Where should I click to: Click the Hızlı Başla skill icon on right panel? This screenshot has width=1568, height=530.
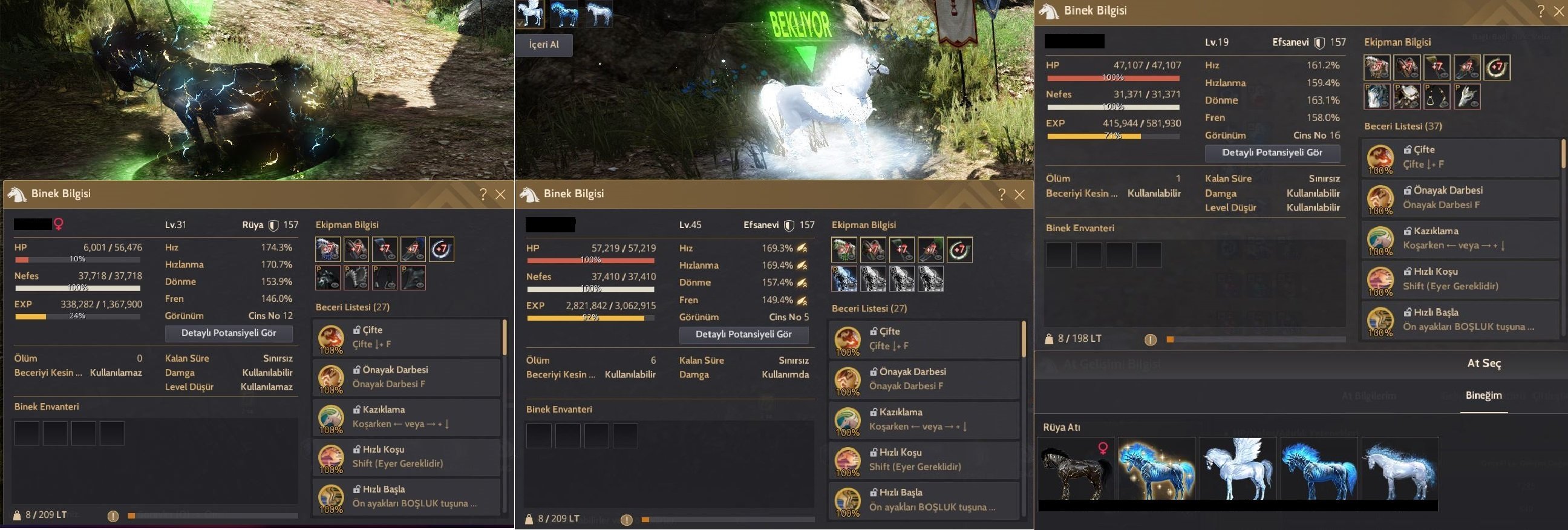tap(1380, 321)
